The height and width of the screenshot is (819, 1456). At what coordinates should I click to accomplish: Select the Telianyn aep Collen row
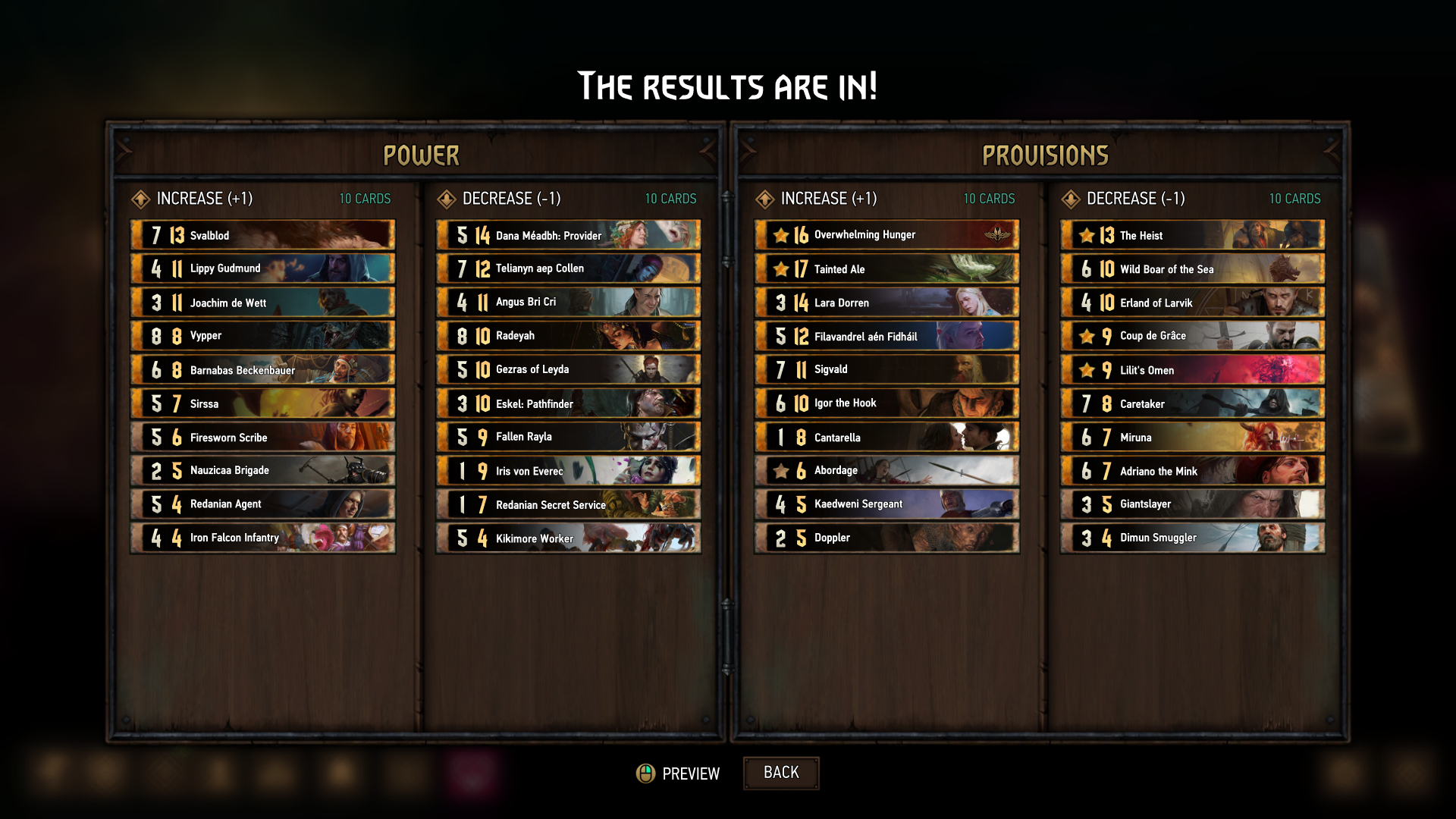[x=568, y=268]
